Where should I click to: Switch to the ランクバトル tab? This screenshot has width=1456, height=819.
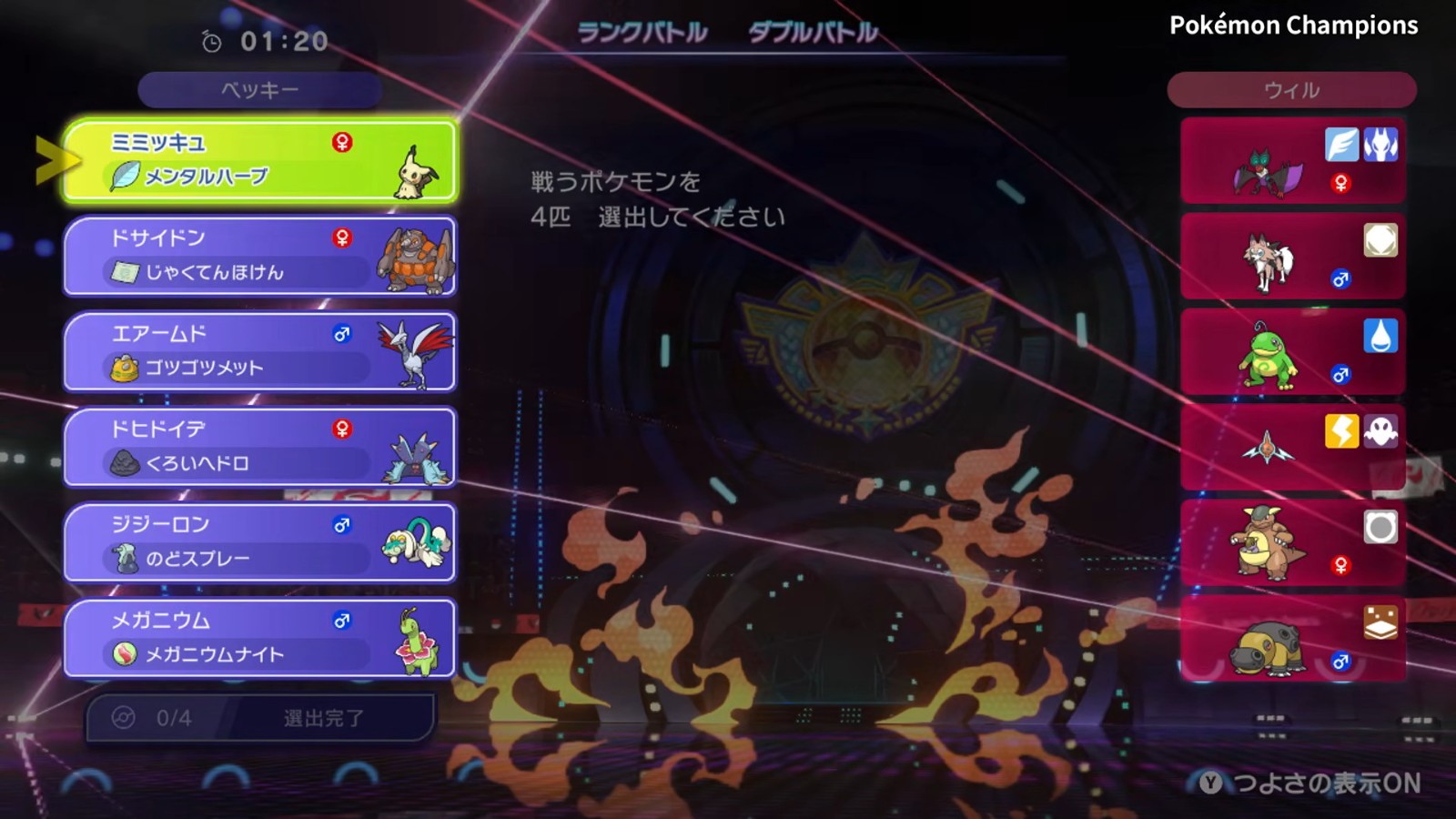[x=642, y=31]
